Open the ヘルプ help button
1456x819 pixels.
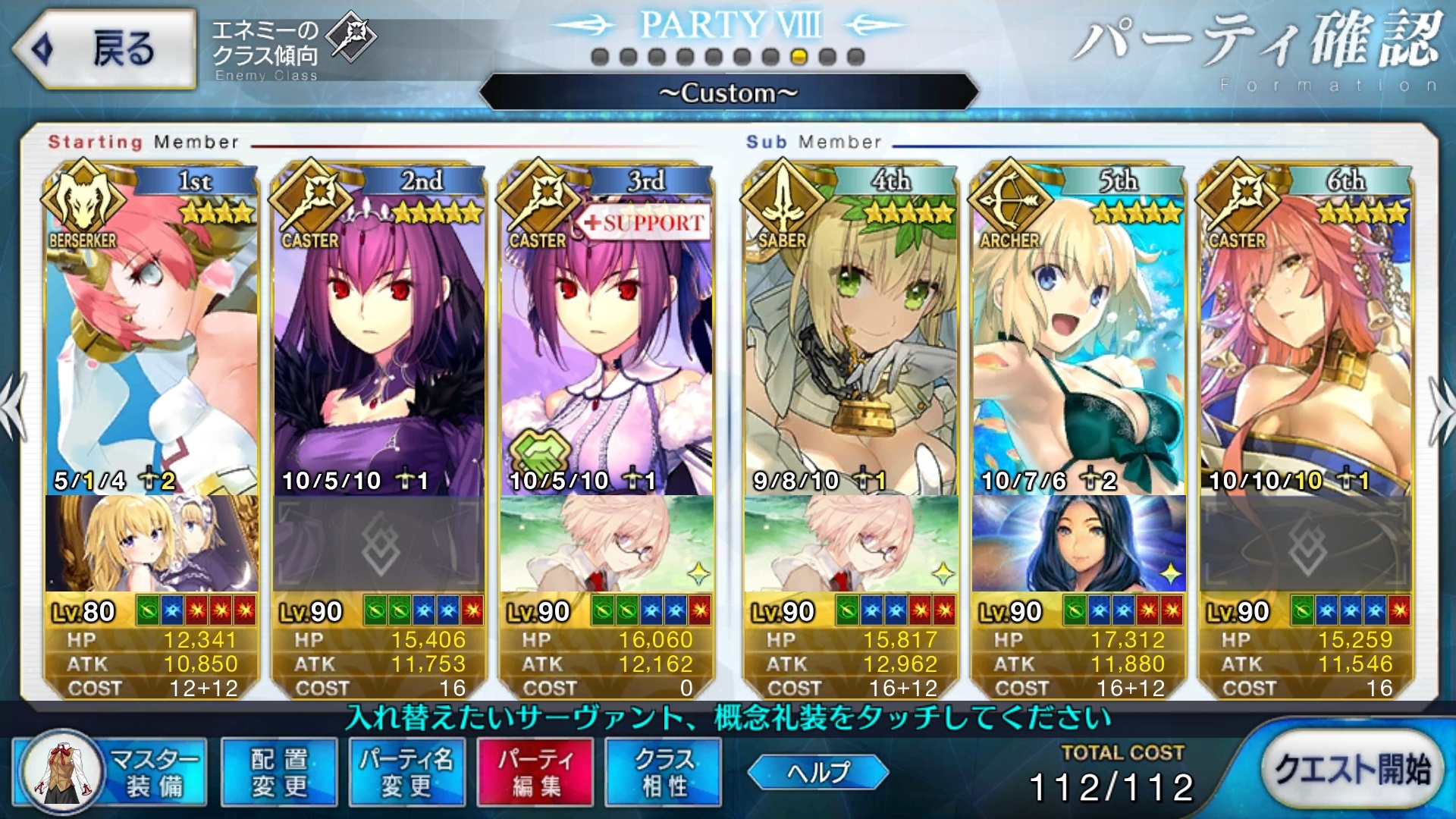click(817, 772)
